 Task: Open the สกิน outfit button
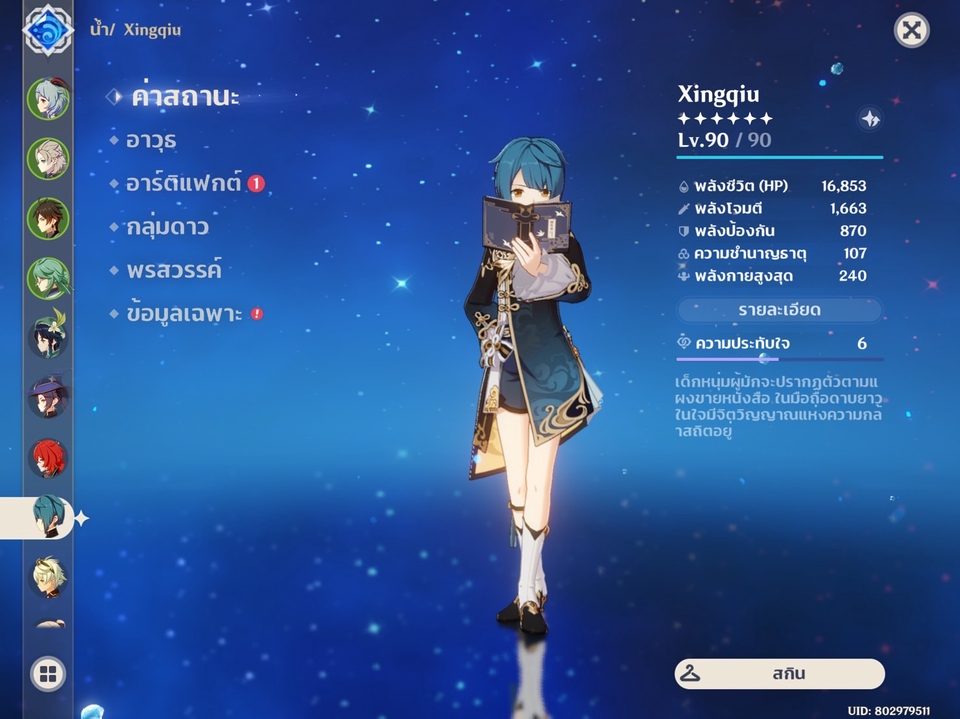point(779,674)
